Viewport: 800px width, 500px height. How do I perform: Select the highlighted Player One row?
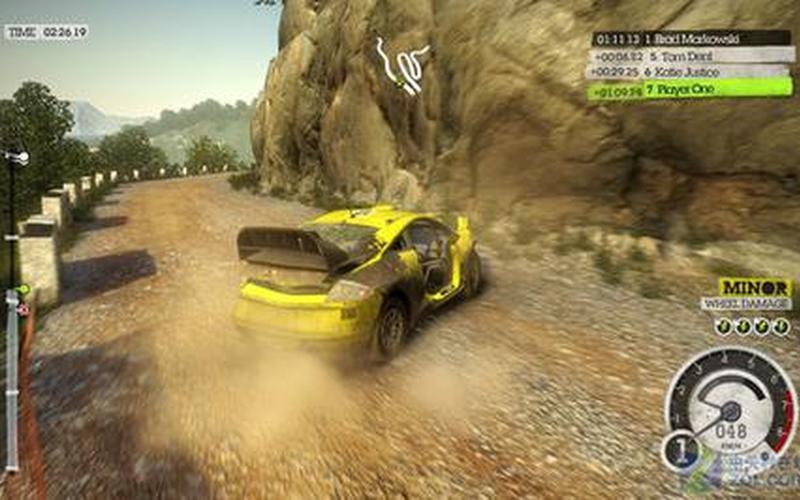coord(690,89)
